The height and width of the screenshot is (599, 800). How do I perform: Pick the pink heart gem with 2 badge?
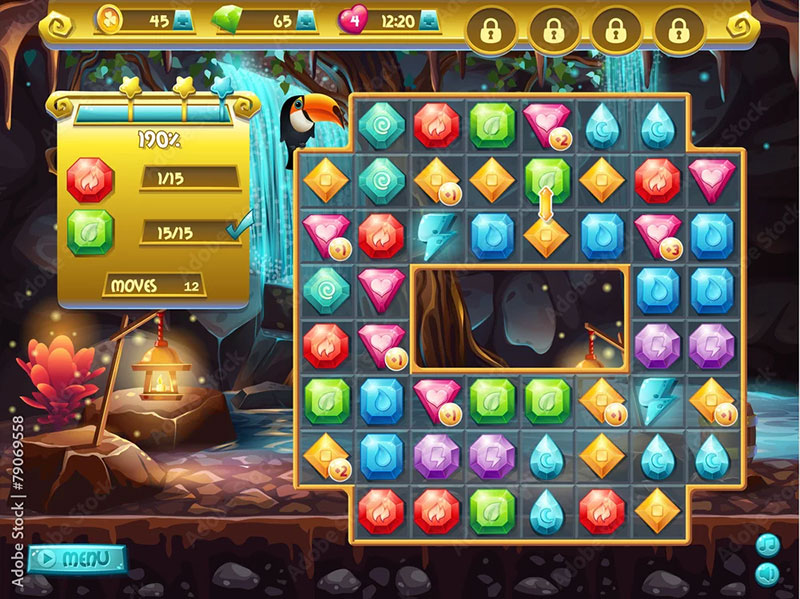(546, 125)
